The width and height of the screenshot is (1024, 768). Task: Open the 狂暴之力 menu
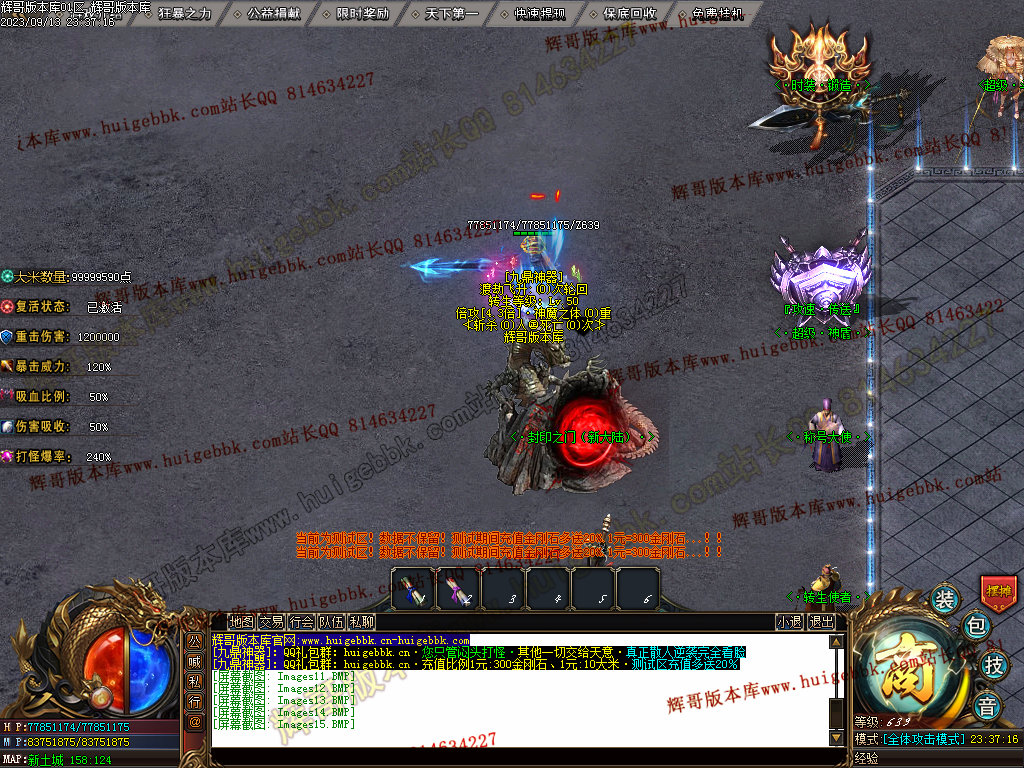(x=185, y=14)
